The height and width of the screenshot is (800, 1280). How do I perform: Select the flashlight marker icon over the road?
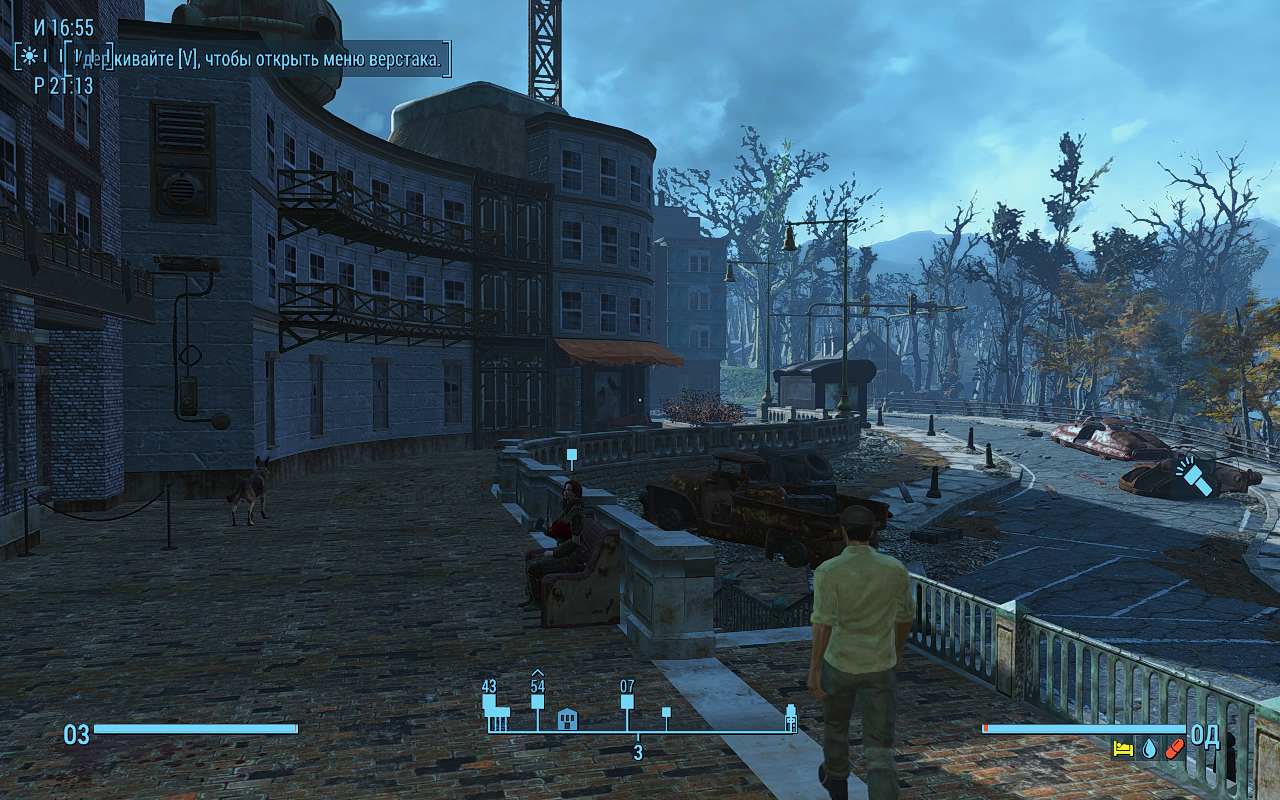click(x=1193, y=476)
